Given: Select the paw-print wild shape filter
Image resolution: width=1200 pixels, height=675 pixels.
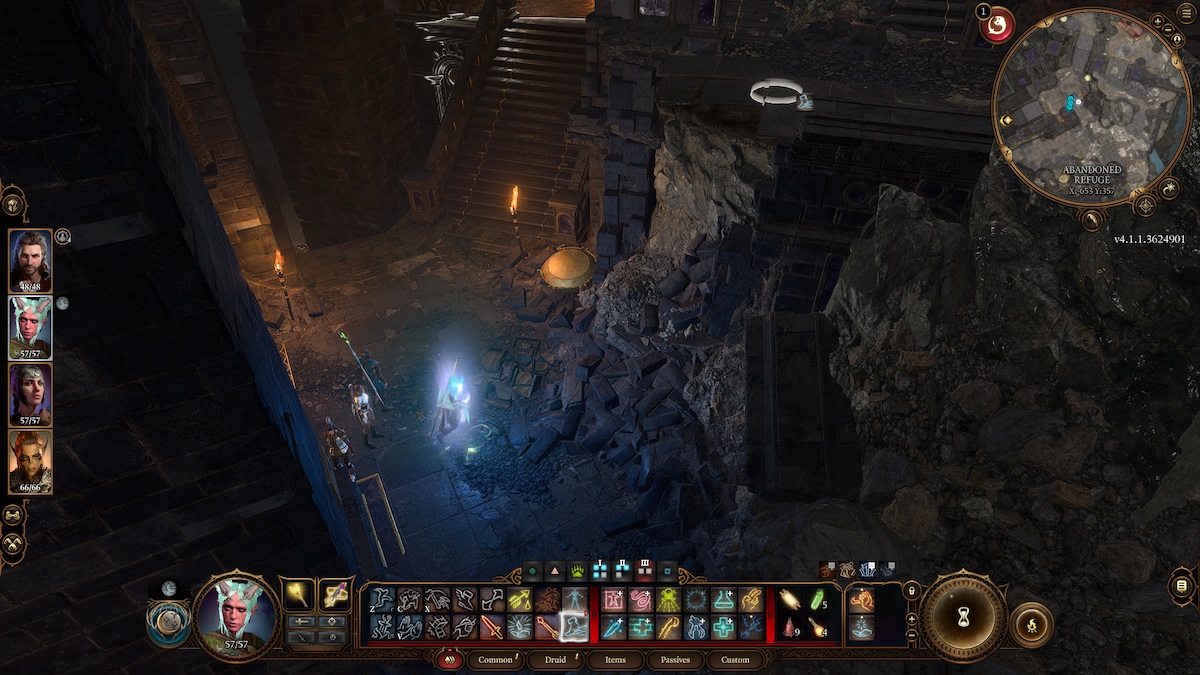Looking at the screenshot, I should (x=578, y=573).
